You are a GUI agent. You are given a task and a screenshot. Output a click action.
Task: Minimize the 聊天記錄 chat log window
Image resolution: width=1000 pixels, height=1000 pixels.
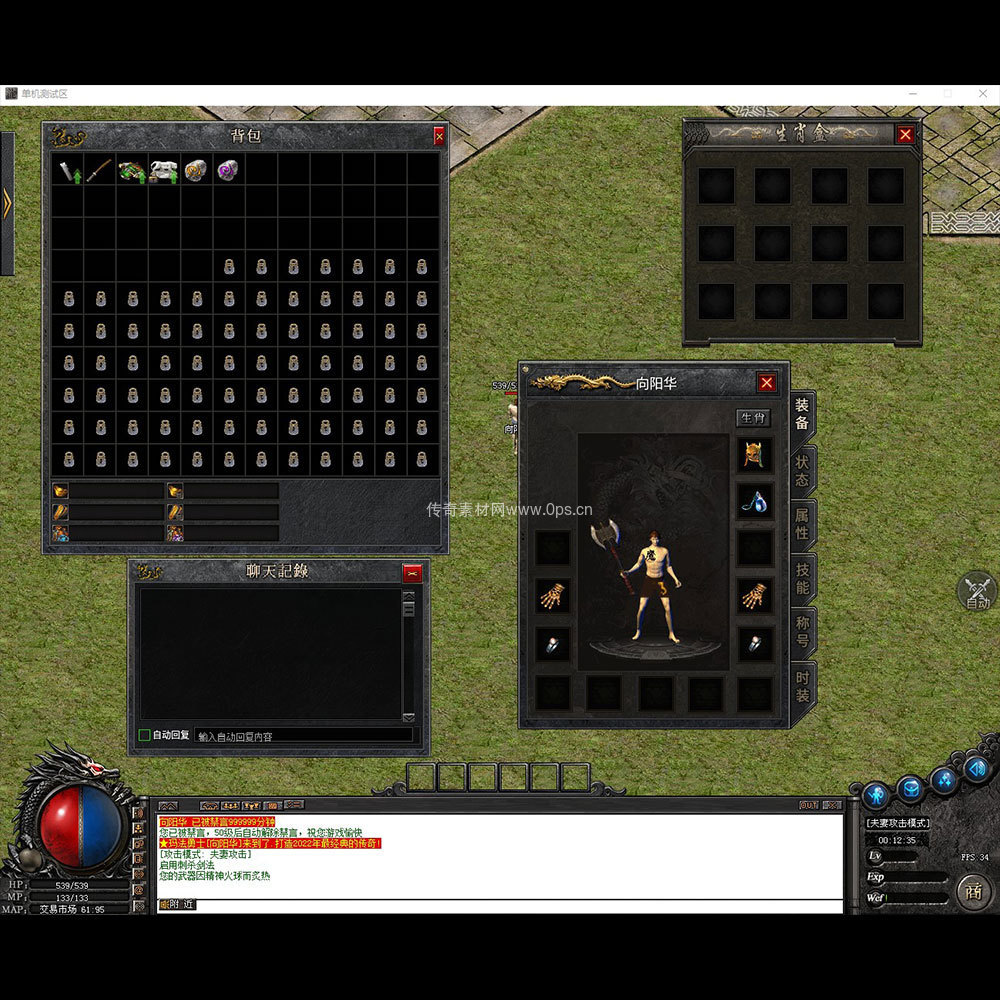[x=412, y=573]
